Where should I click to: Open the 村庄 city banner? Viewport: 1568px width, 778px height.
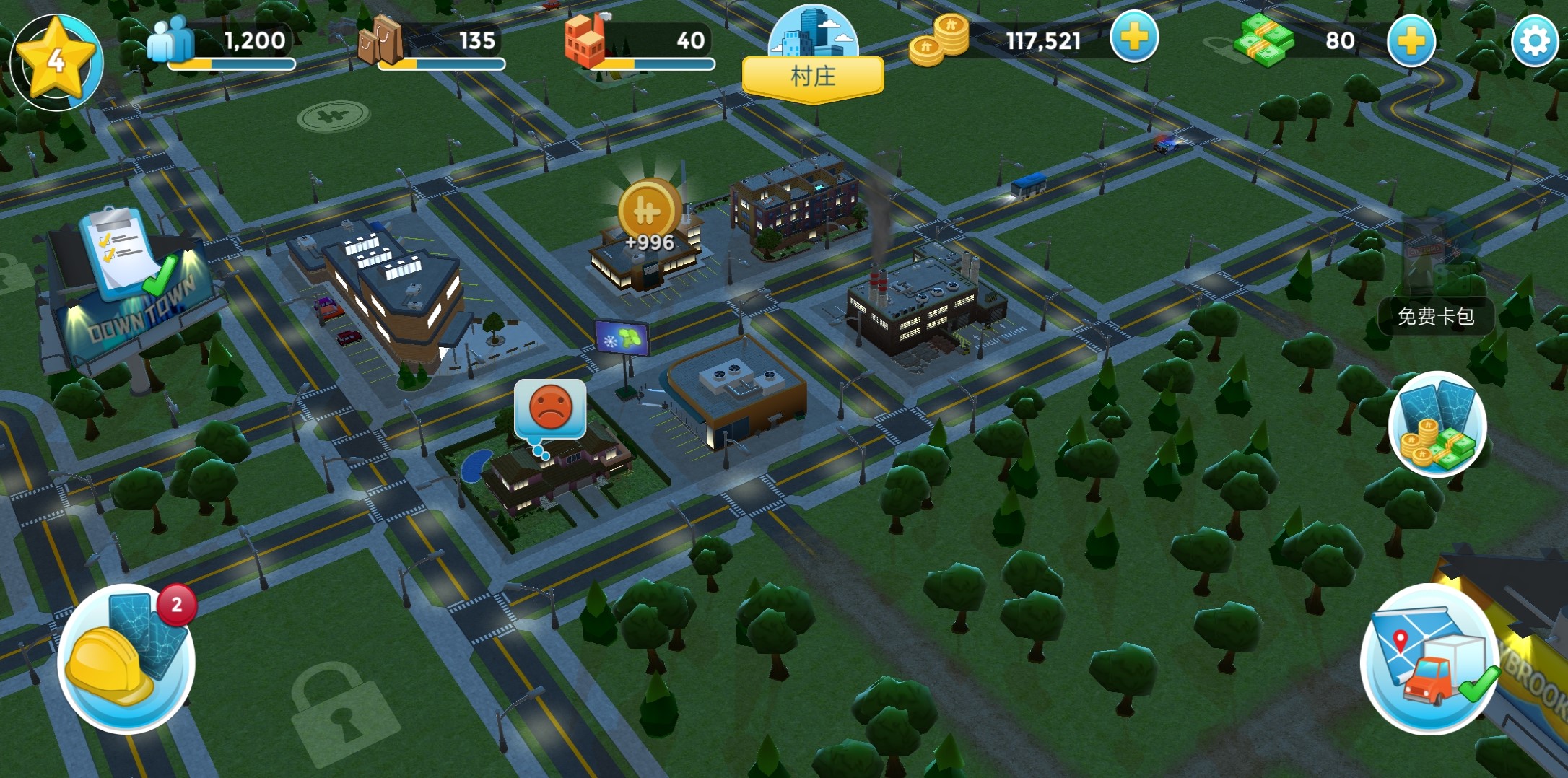(813, 75)
